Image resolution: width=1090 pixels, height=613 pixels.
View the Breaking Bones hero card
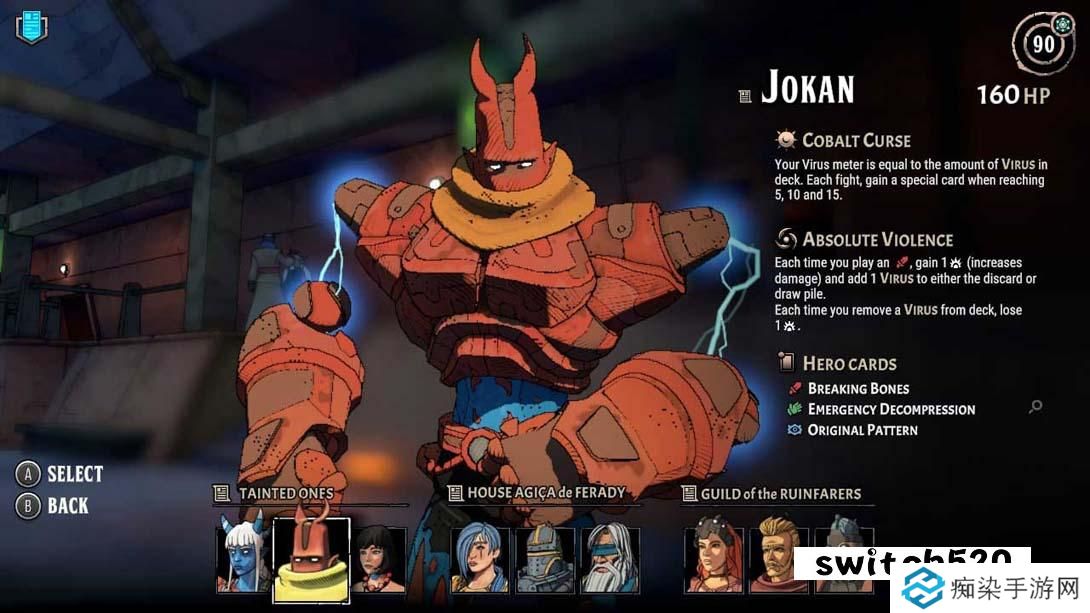click(858, 388)
